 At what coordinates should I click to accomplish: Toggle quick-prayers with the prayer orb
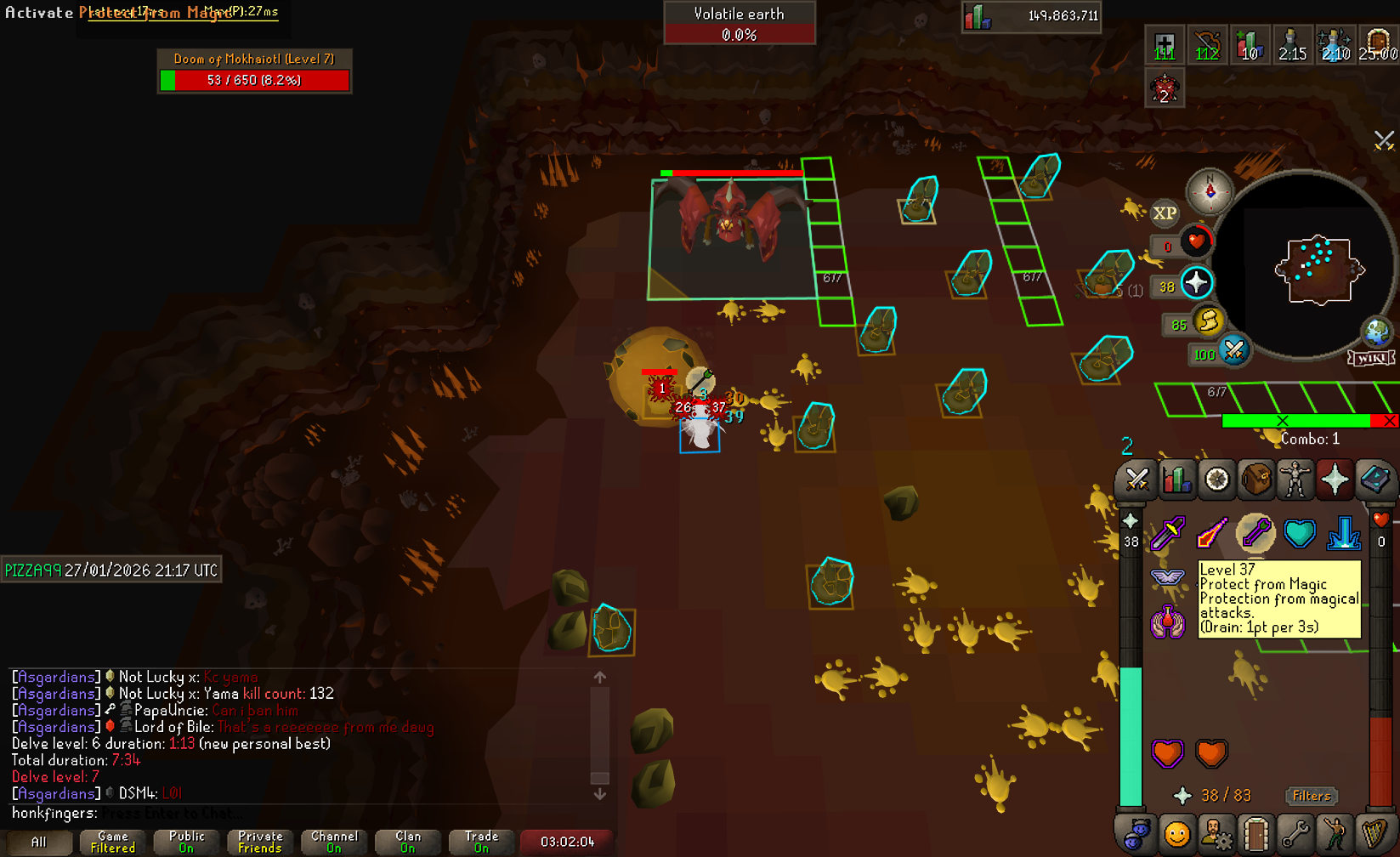tap(1196, 283)
